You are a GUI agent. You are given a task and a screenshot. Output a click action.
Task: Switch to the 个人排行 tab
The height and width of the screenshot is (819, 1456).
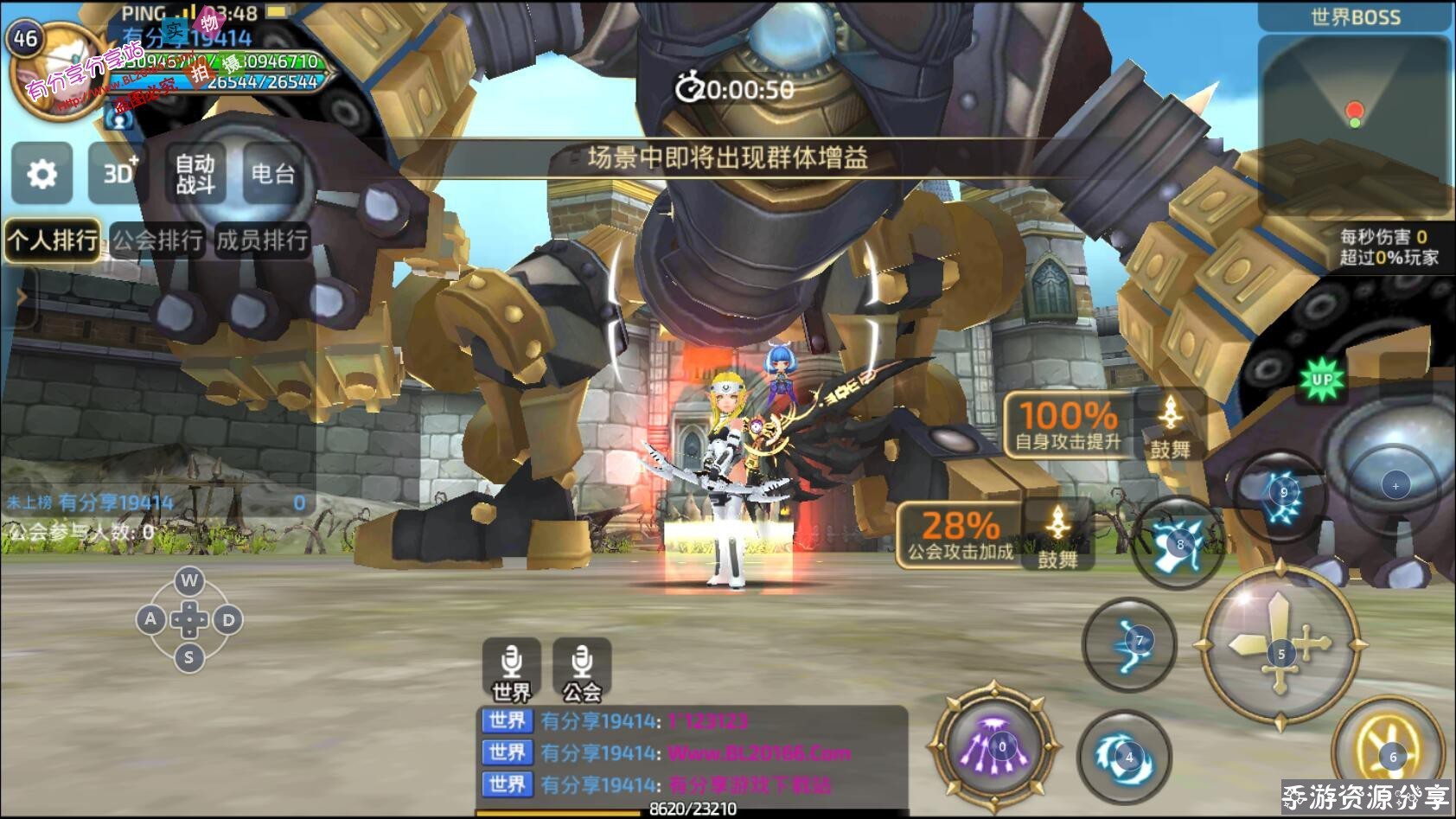coord(53,240)
